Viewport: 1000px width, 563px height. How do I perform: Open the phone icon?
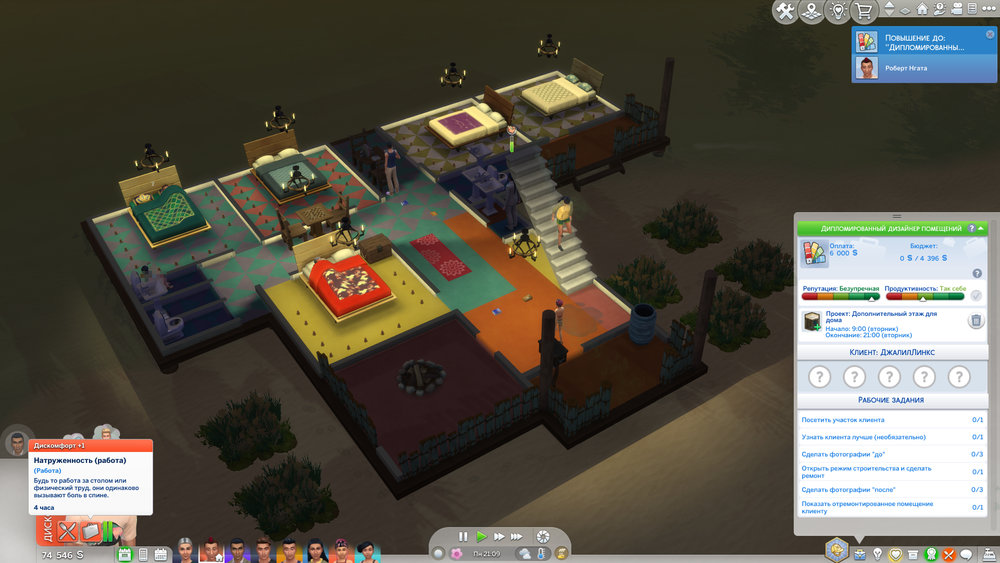click(x=143, y=553)
